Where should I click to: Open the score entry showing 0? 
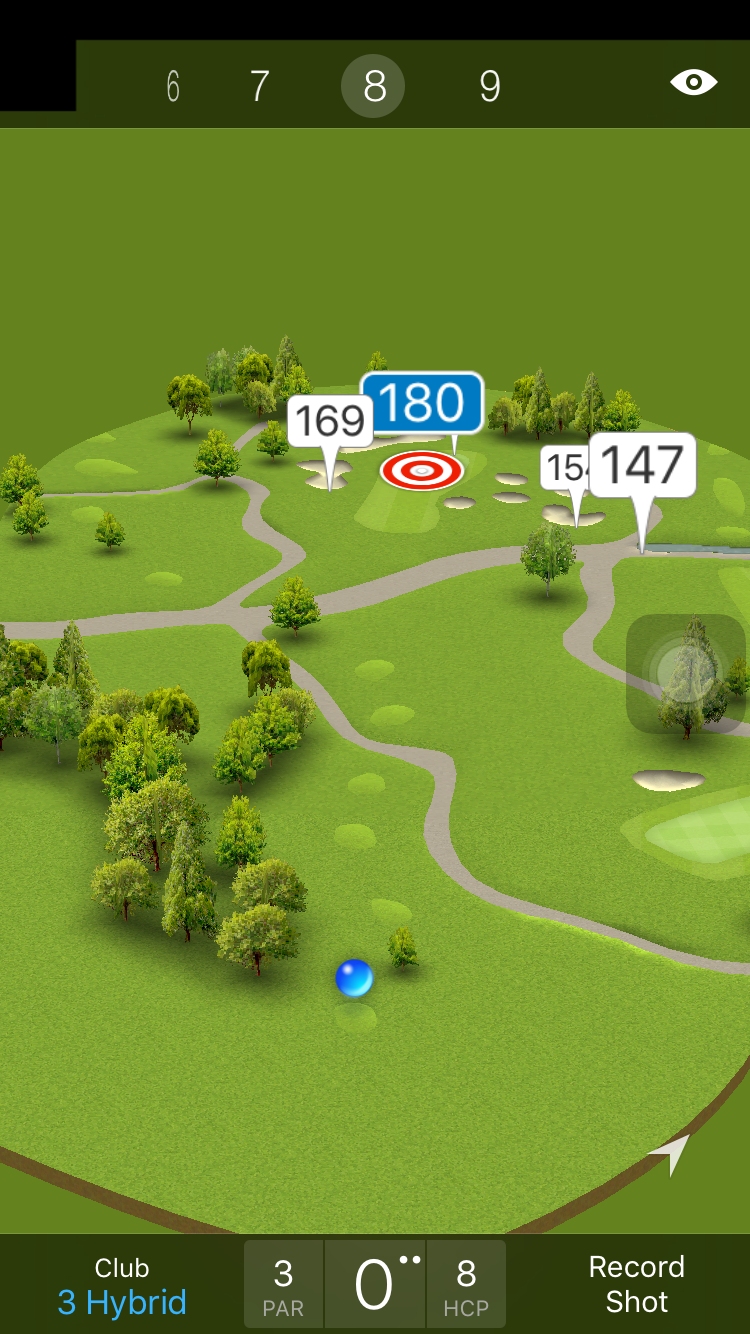coord(374,1285)
